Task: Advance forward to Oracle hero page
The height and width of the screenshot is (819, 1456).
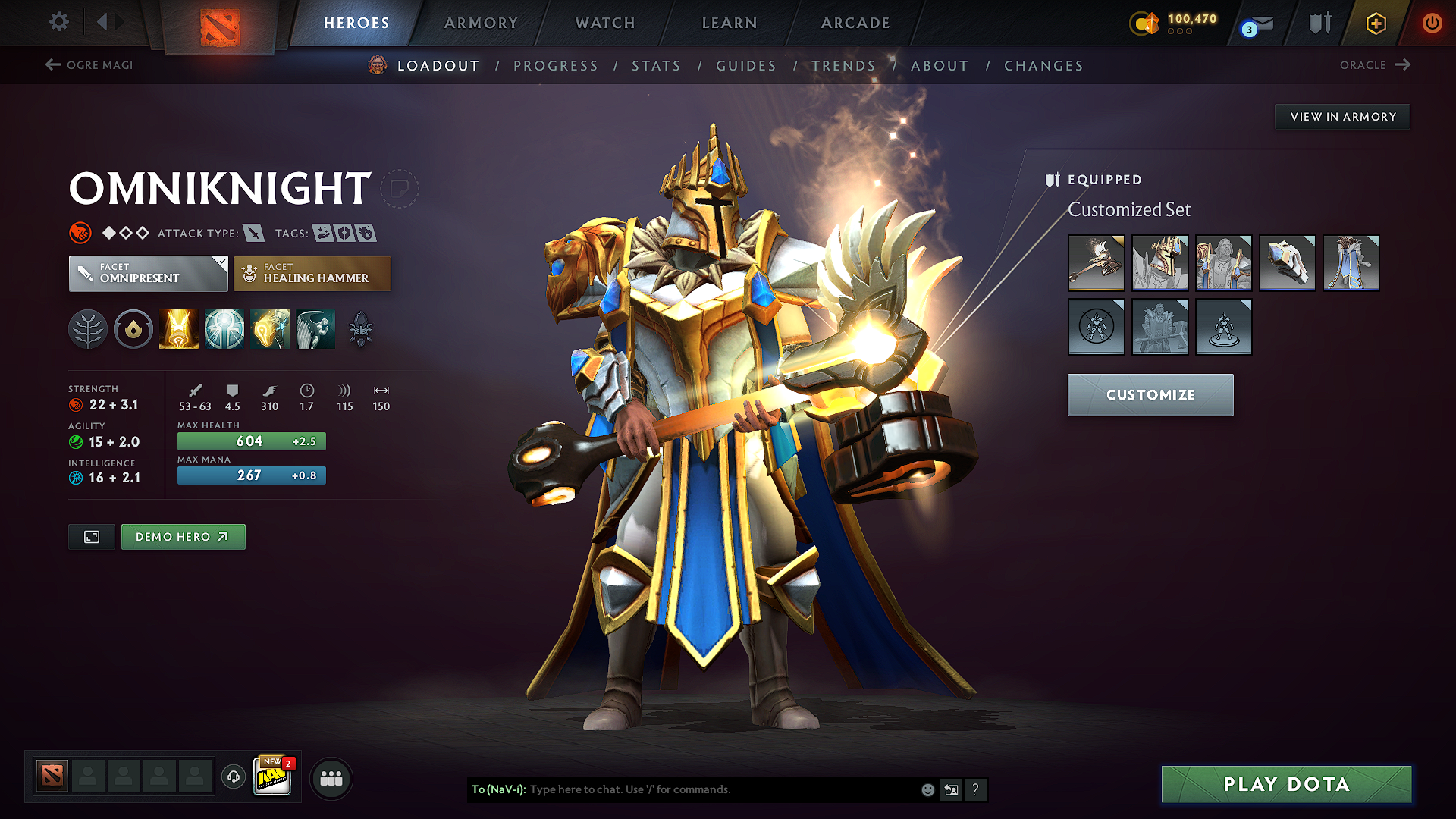Action: [1375, 65]
